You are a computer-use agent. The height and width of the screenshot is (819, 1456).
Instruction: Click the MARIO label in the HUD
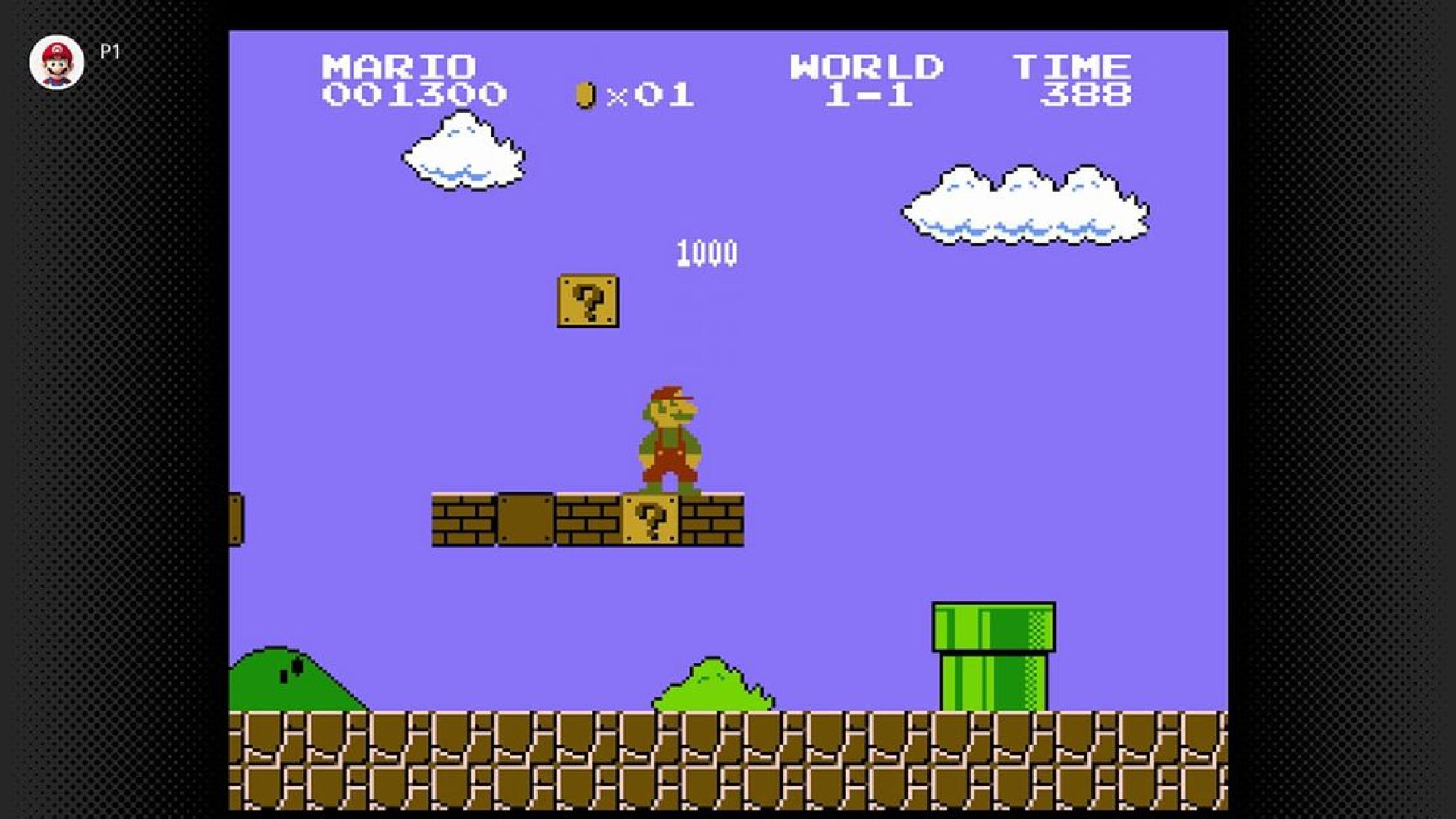coord(398,64)
